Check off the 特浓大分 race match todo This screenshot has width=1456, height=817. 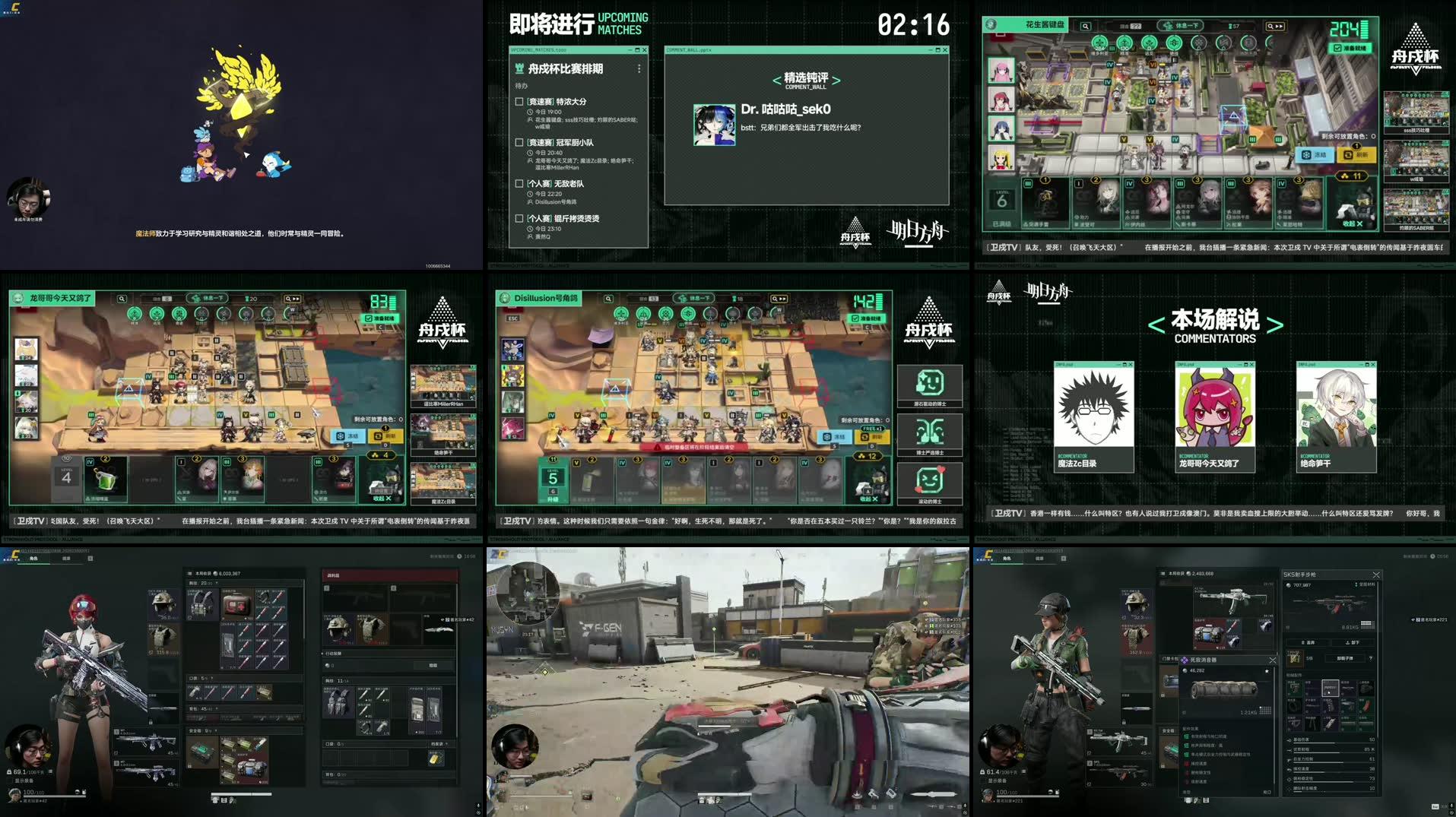click(519, 102)
